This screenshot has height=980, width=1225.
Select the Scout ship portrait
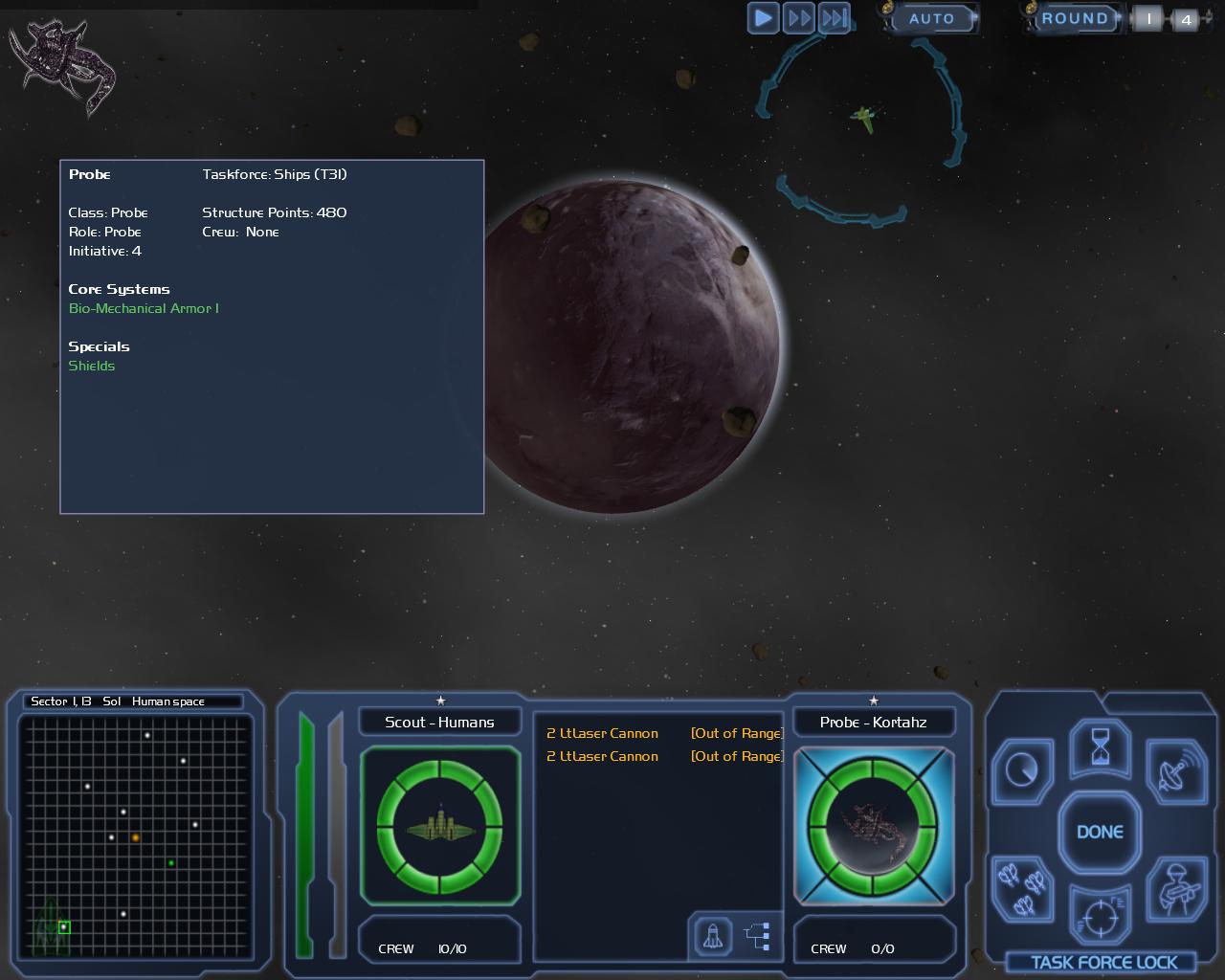(439, 824)
